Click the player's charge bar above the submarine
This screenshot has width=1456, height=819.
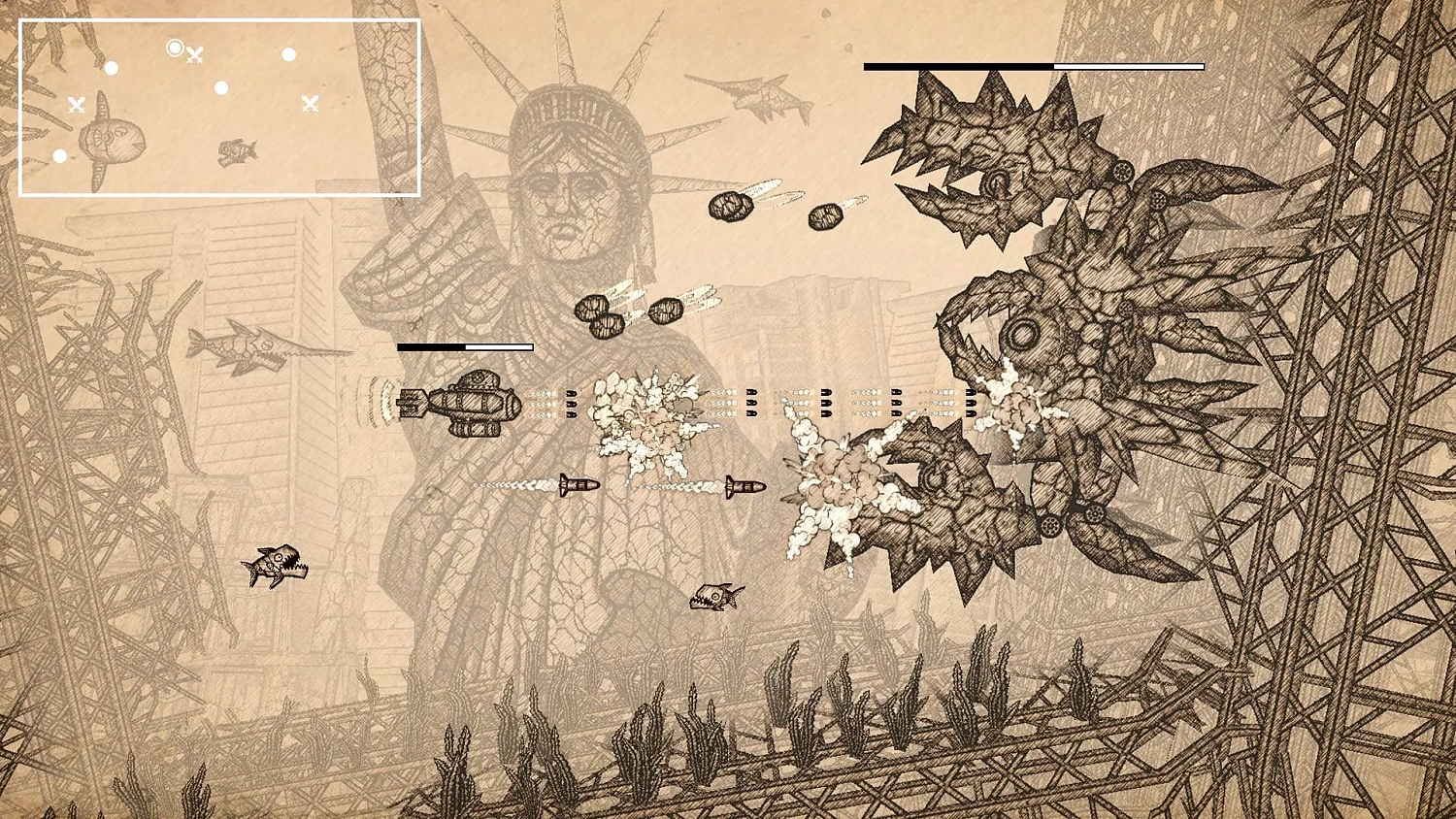pyautogui.click(x=466, y=346)
